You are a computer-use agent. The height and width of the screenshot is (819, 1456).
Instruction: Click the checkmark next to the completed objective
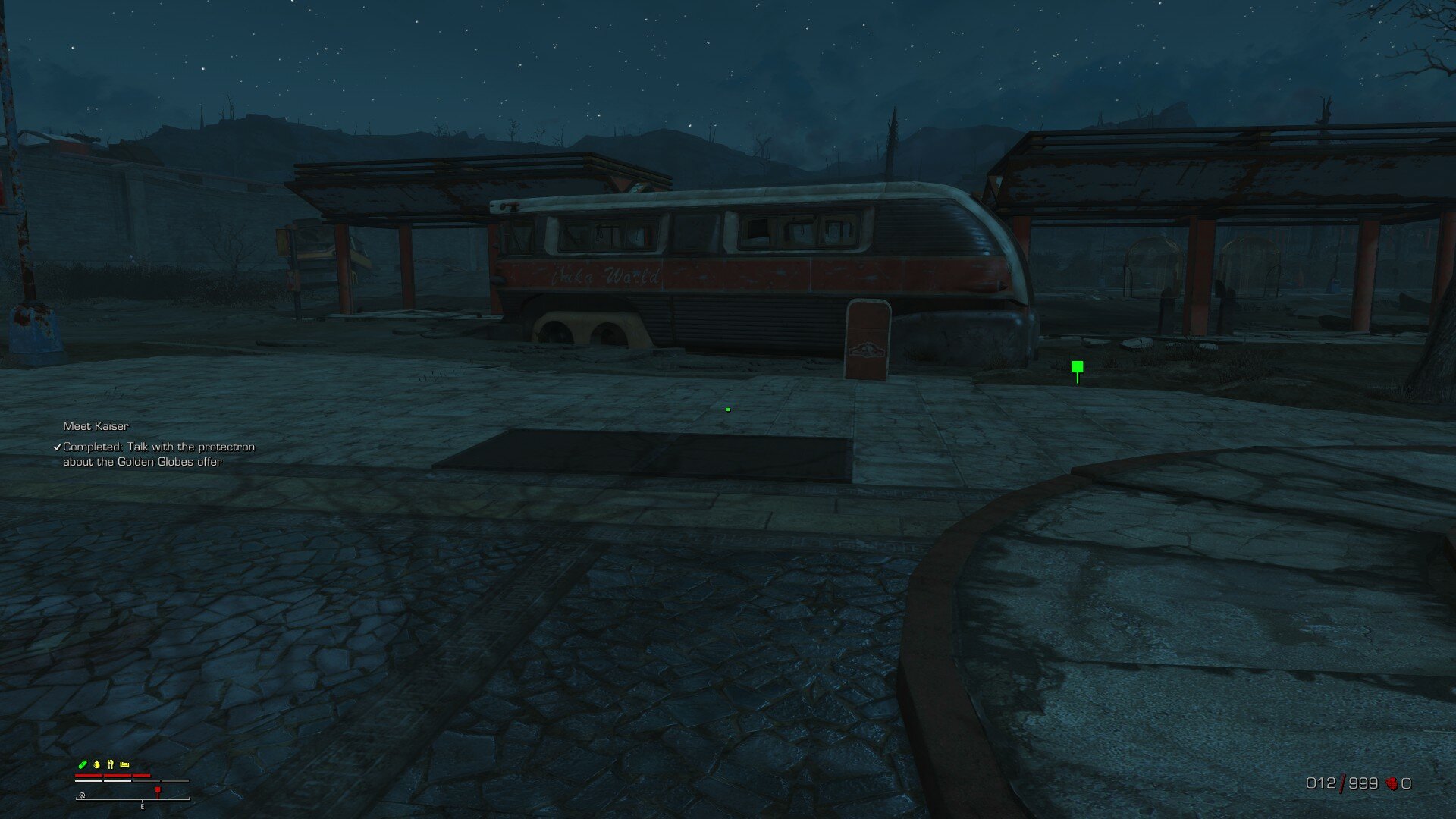pos(56,447)
